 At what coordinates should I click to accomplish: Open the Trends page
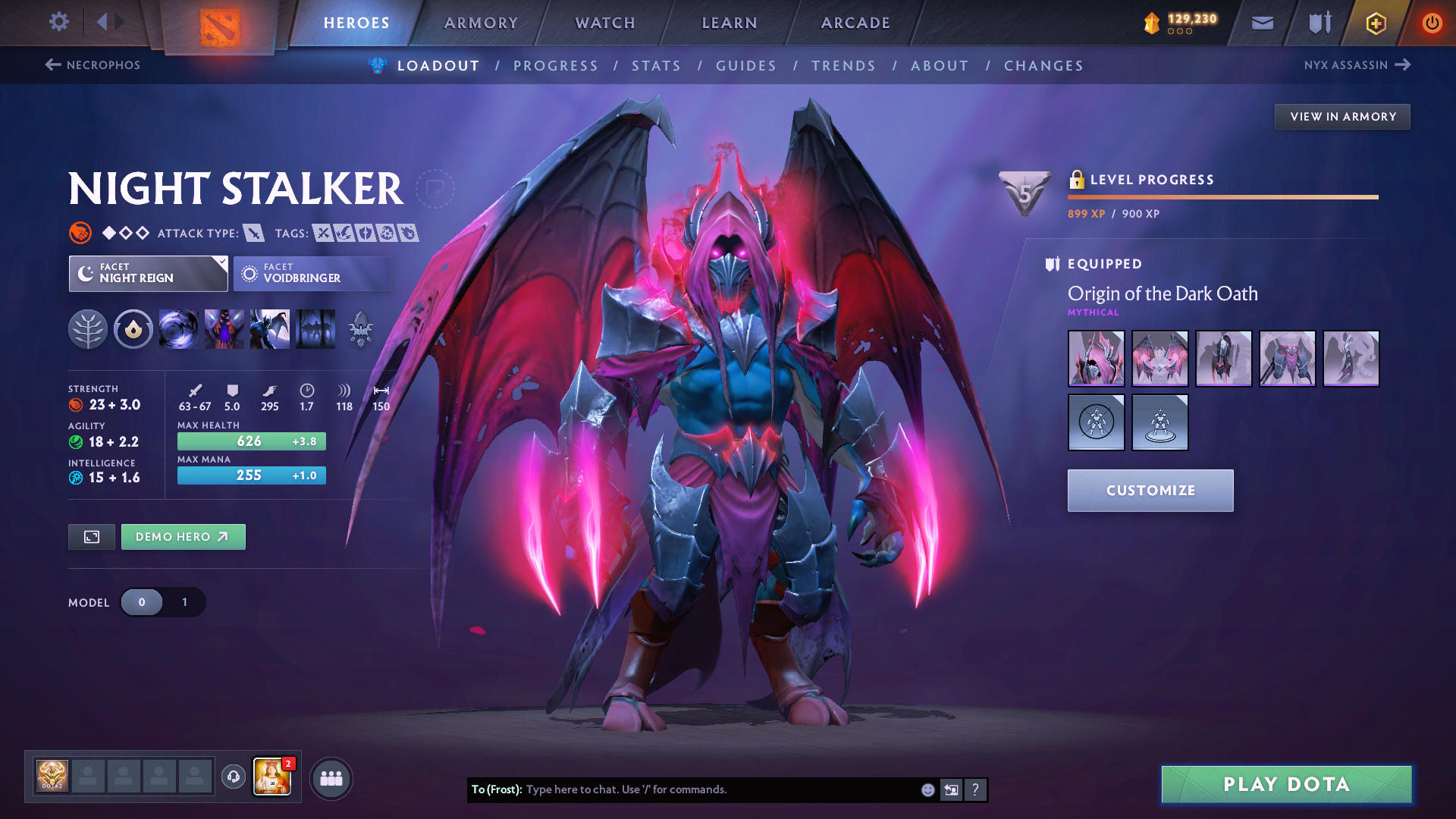pyautogui.click(x=843, y=66)
